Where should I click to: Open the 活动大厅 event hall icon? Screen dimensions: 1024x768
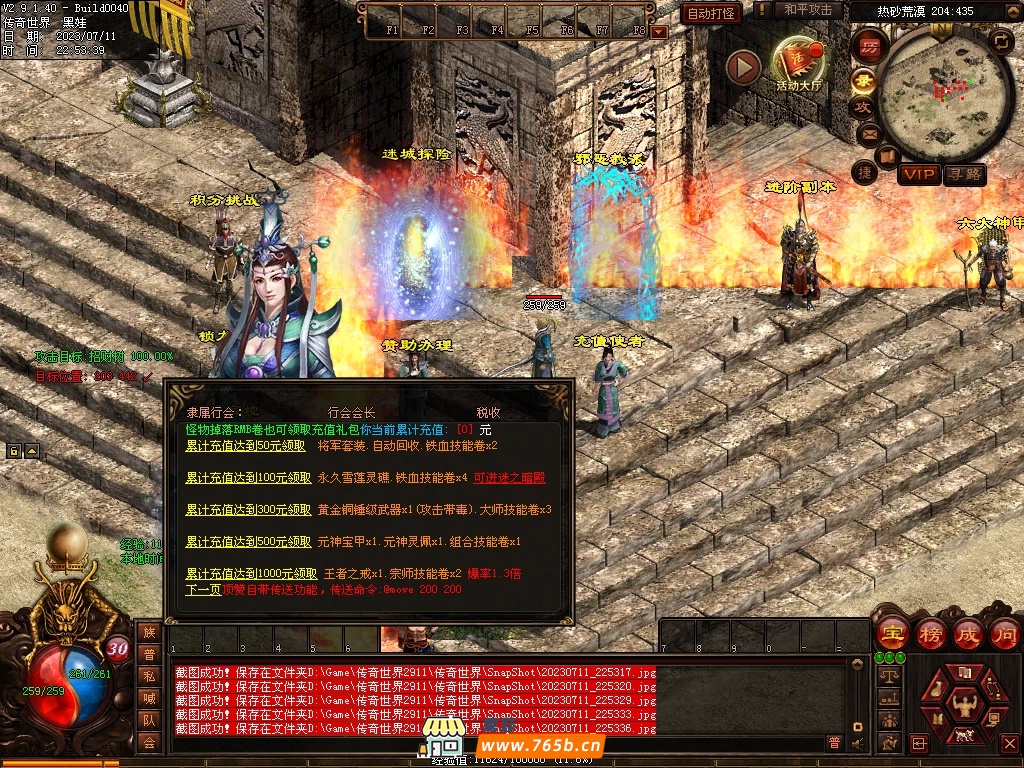click(798, 63)
